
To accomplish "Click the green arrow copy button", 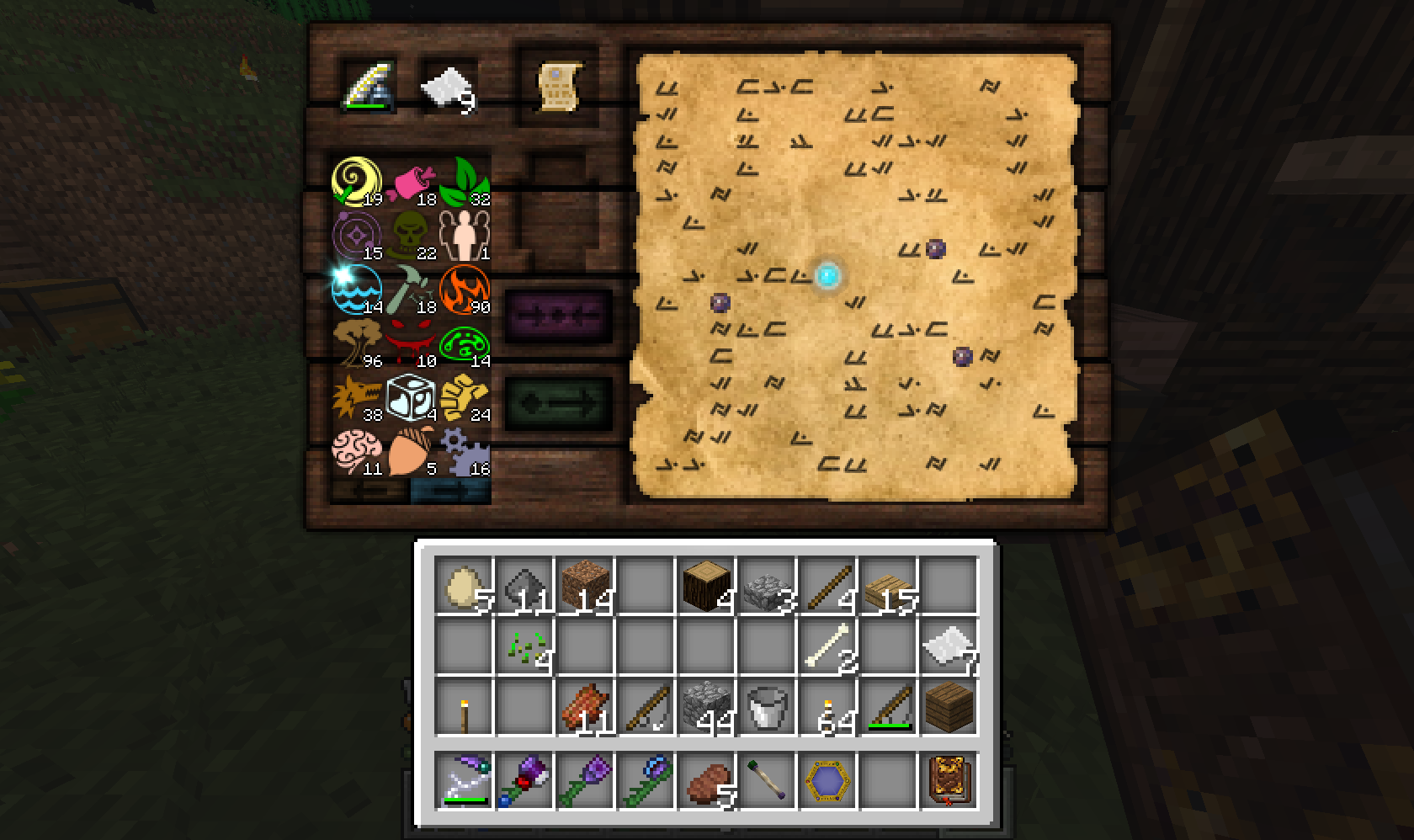I will [x=558, y=402].
